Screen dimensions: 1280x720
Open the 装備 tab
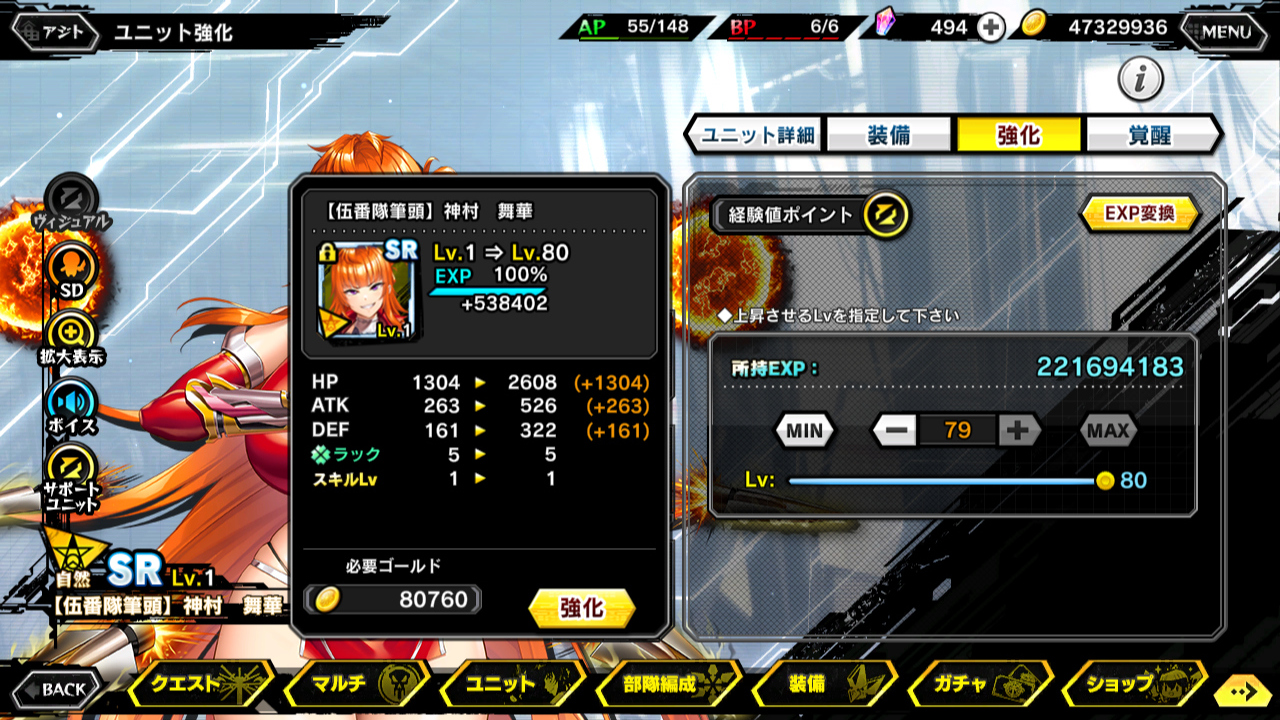click(888, 135)
